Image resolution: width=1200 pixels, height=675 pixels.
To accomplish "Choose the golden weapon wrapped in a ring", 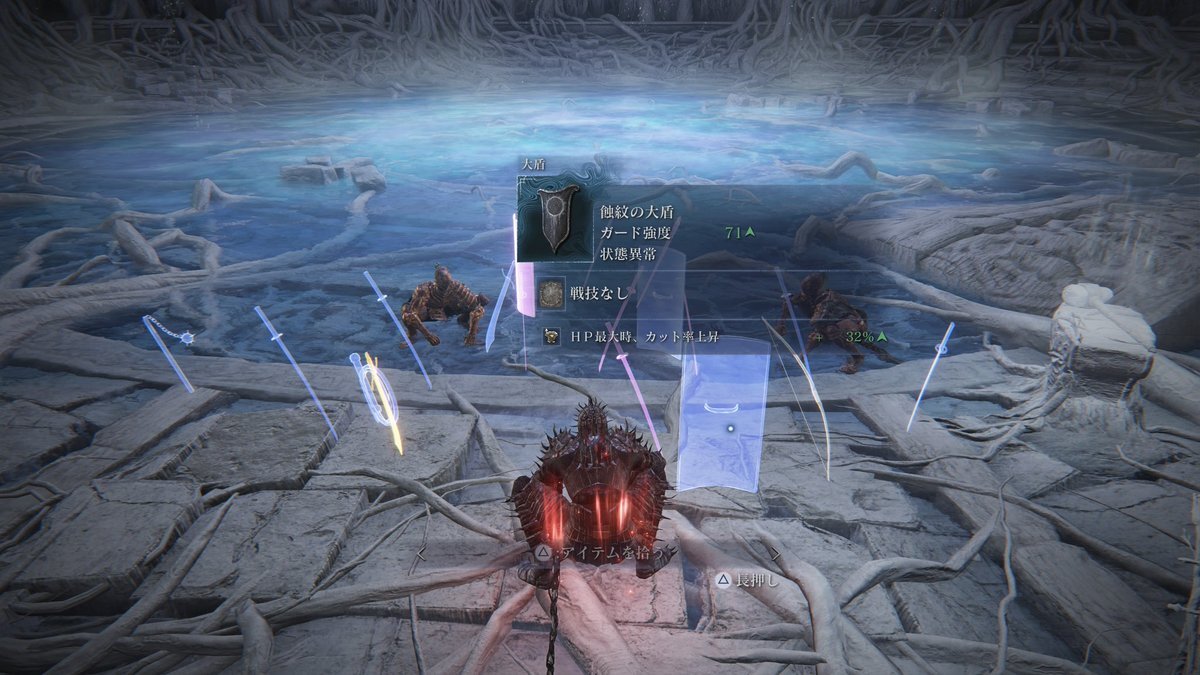I will point(380,400).
